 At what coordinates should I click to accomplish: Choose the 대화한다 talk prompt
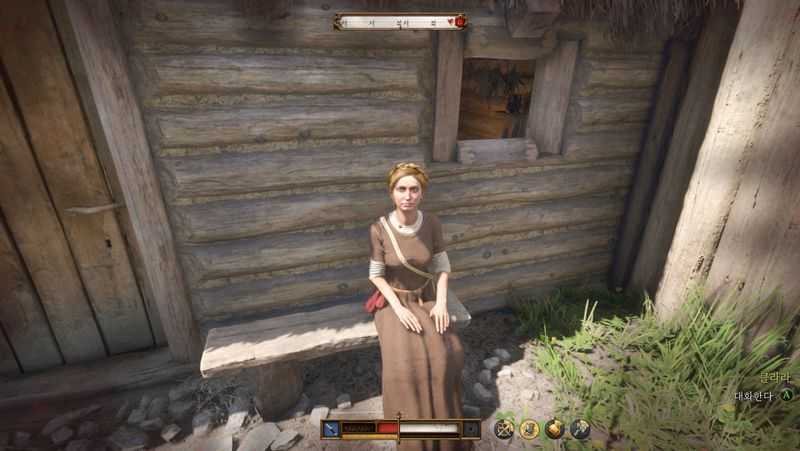coord(755,395)
